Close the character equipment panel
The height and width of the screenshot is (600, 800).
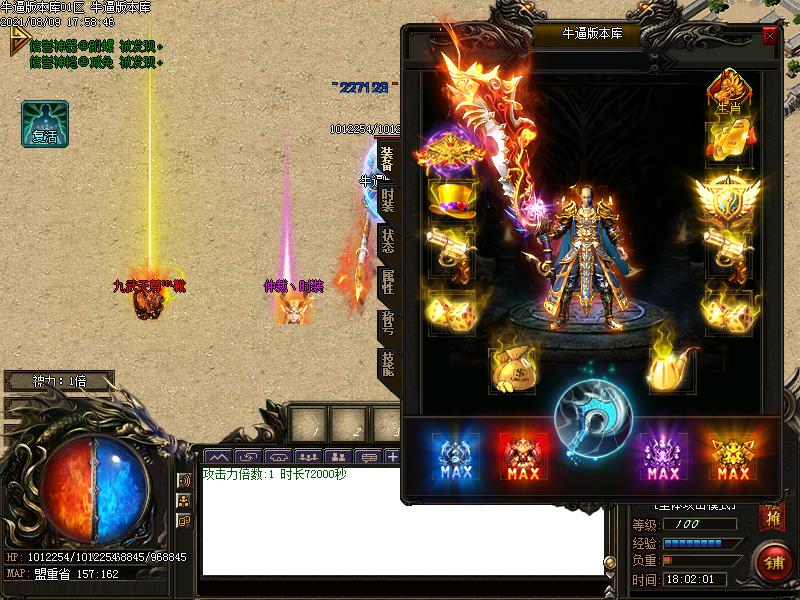pos(769,35)
